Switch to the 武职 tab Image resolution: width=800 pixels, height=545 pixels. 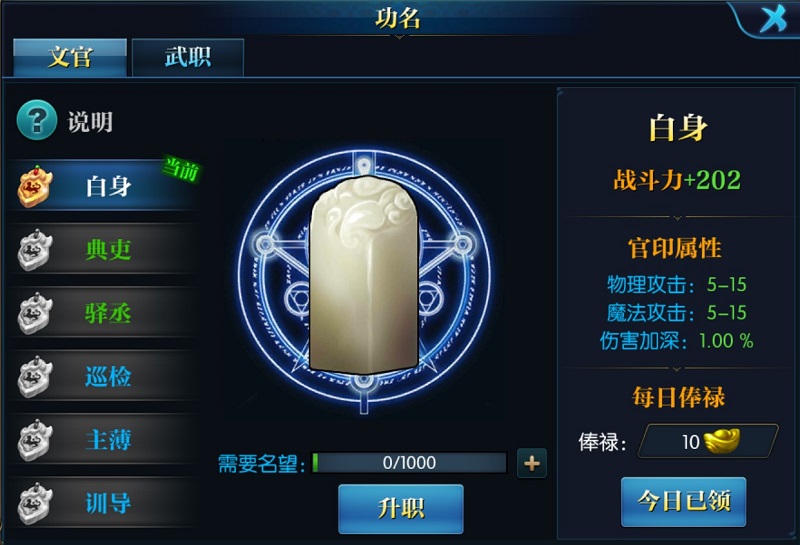pyautogui.click(x=188, y=57)
